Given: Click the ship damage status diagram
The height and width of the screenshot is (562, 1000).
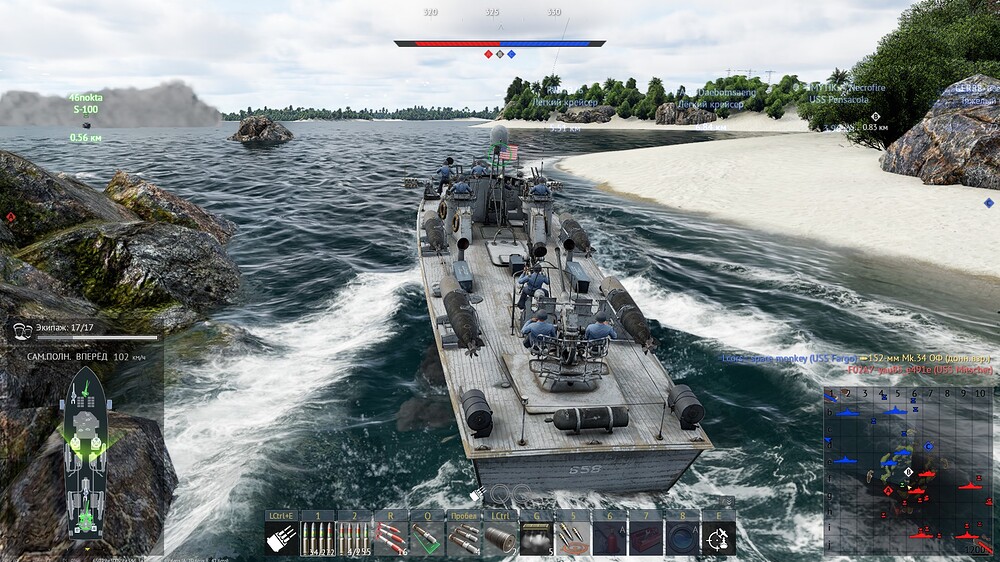Looking at the screenshot, I should (86, 450).
